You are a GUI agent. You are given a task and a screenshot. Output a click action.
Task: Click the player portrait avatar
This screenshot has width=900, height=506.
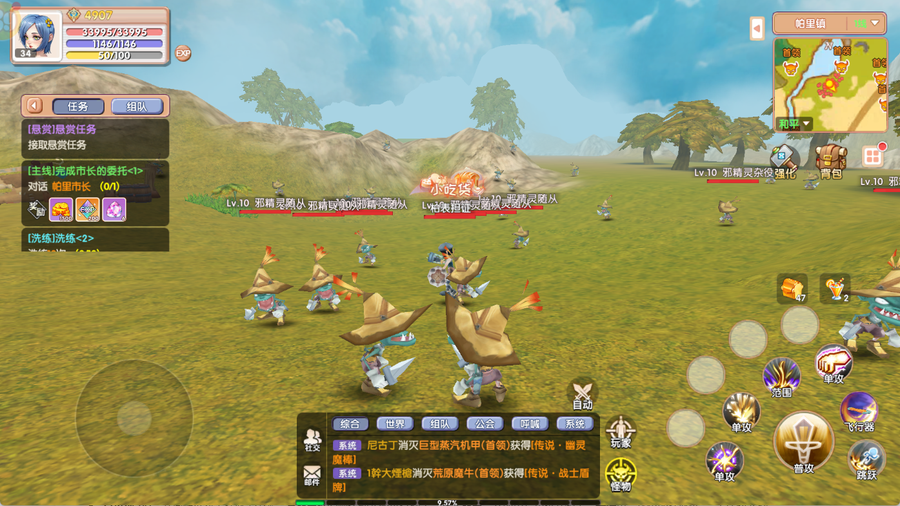[37, 35]
